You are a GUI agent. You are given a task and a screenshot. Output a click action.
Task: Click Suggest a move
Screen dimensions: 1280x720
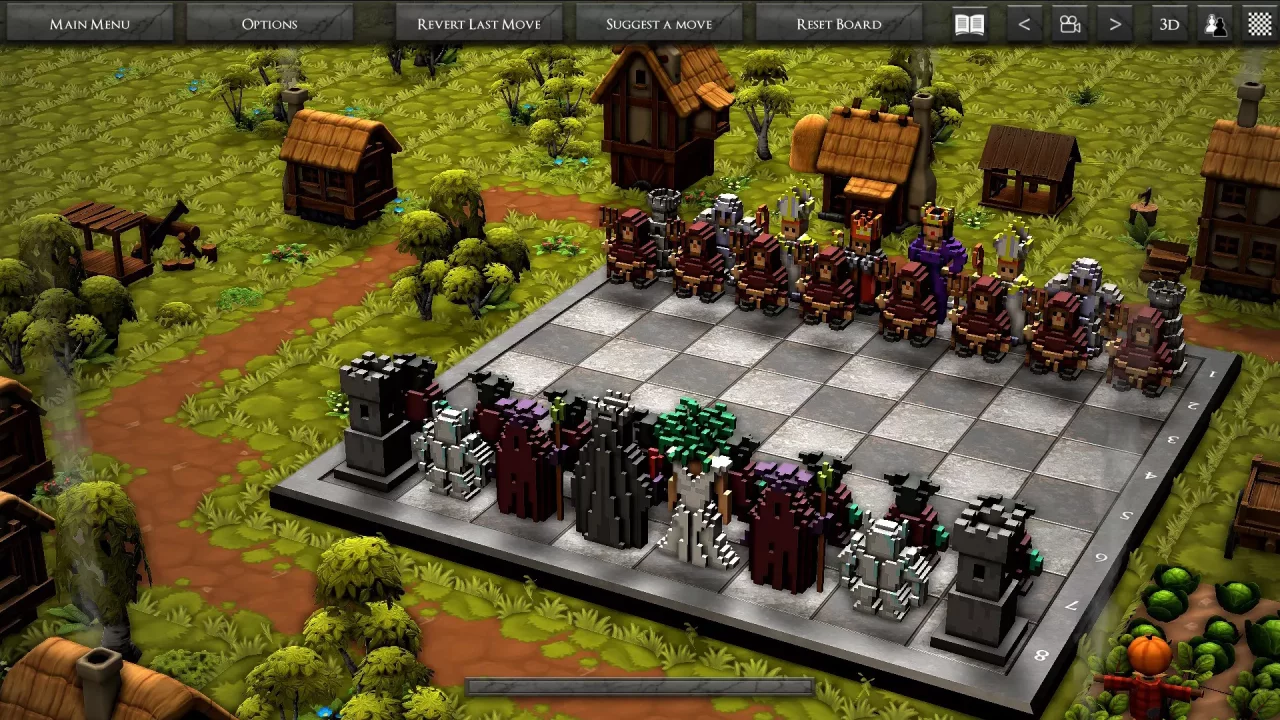[659, 23]
